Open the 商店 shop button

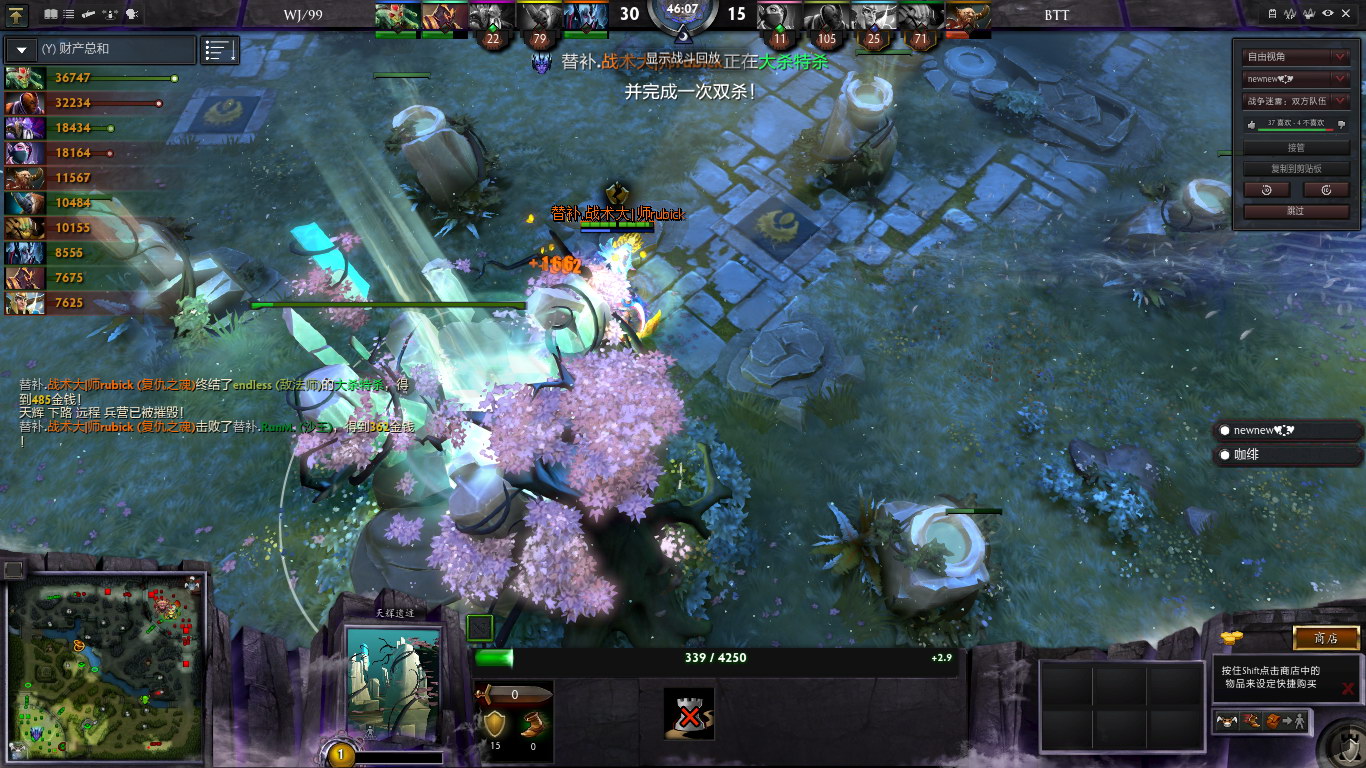coord(1326,638)
